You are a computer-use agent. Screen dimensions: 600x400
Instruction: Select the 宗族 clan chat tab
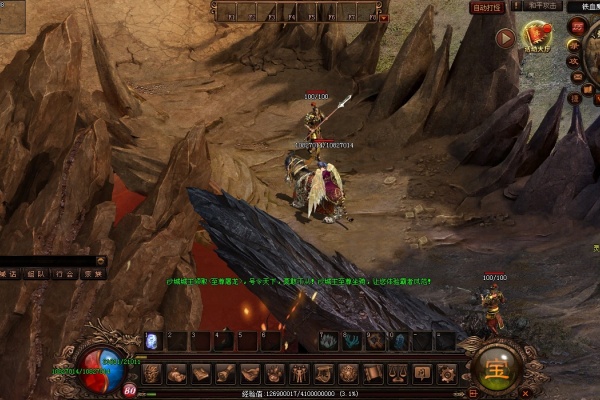[93, 273]
